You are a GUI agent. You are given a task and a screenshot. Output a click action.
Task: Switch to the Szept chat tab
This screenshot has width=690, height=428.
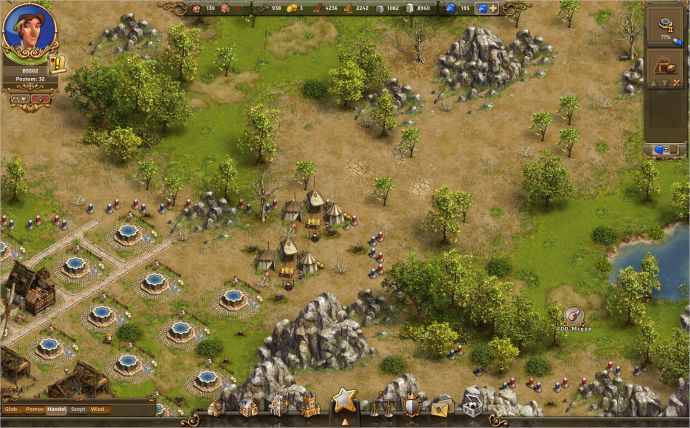click(79, 409)
